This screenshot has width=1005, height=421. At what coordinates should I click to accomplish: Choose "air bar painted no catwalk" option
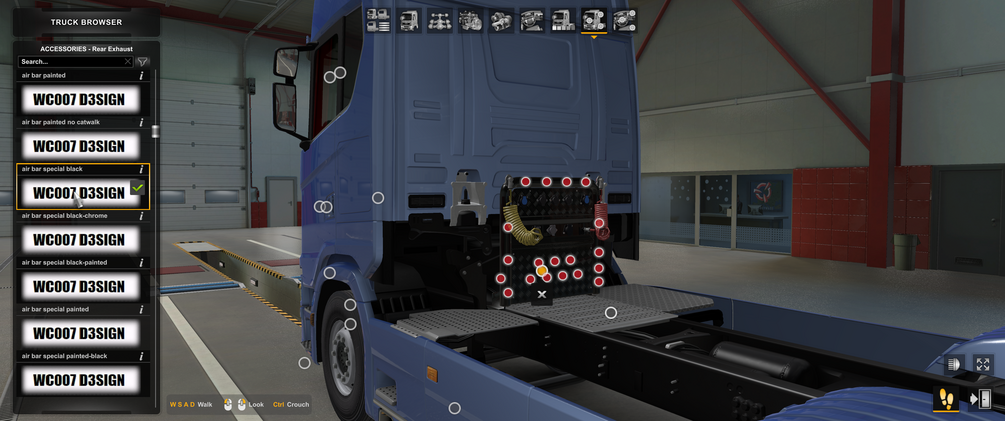79,146
